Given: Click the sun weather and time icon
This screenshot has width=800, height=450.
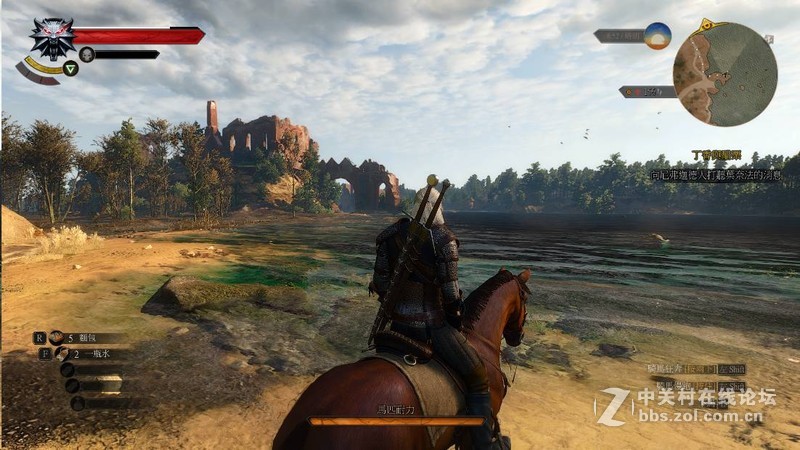Looking at the screenshot, I should 657,35.
